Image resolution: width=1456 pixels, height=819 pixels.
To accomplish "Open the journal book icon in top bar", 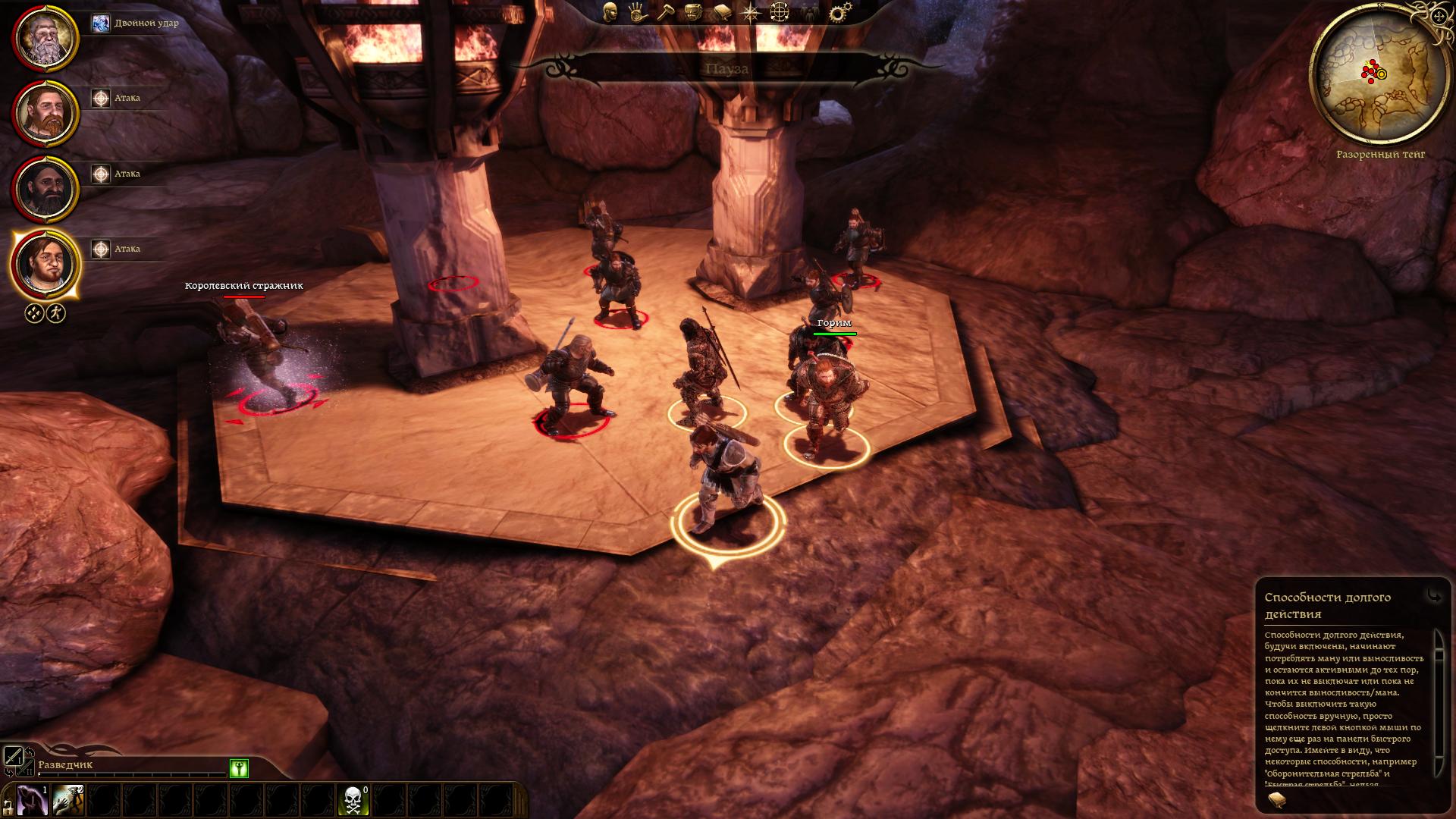I will (x=721, y=11).
